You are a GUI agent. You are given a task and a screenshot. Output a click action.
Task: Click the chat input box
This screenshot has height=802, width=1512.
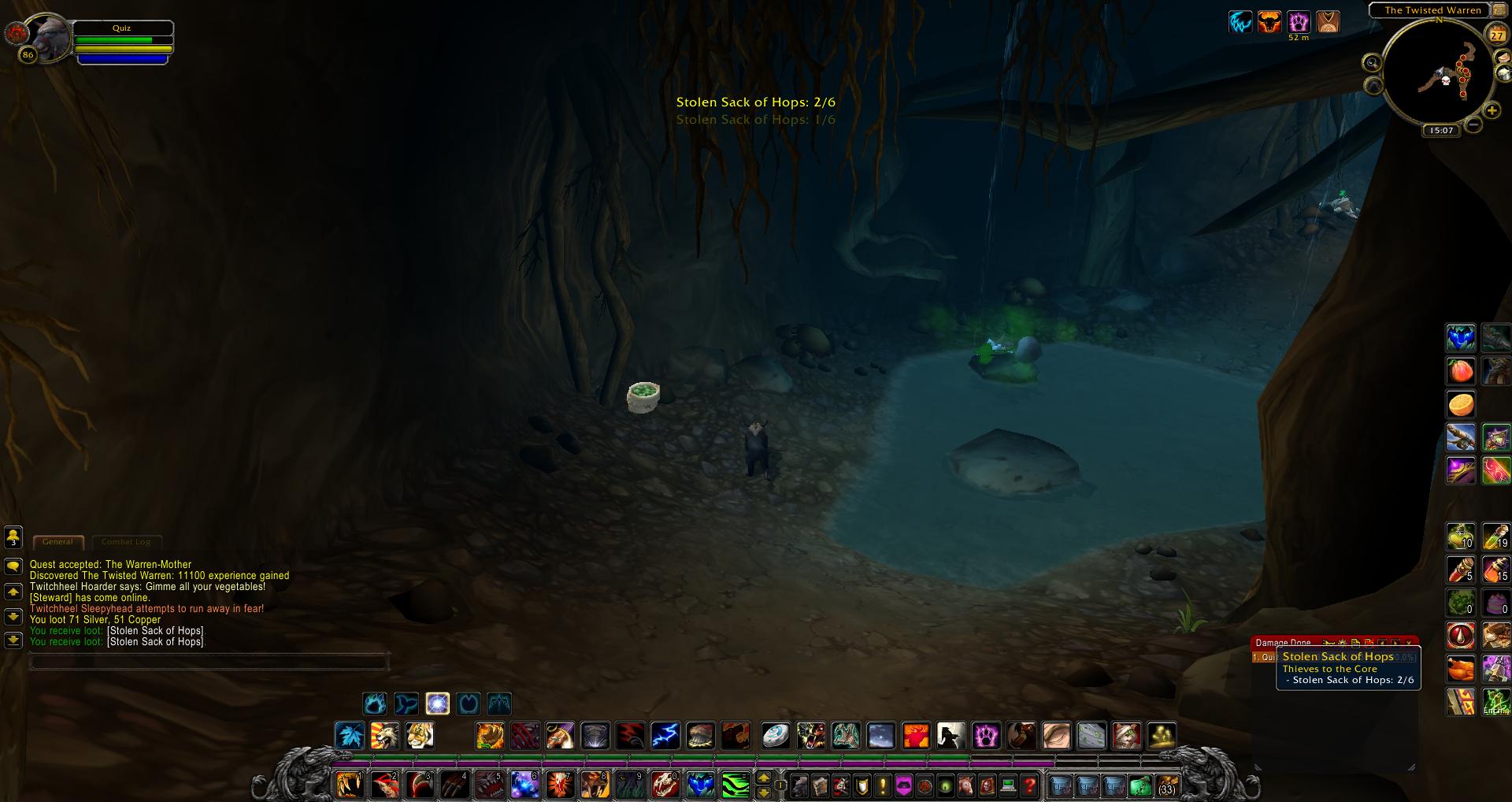coord(209,662)
